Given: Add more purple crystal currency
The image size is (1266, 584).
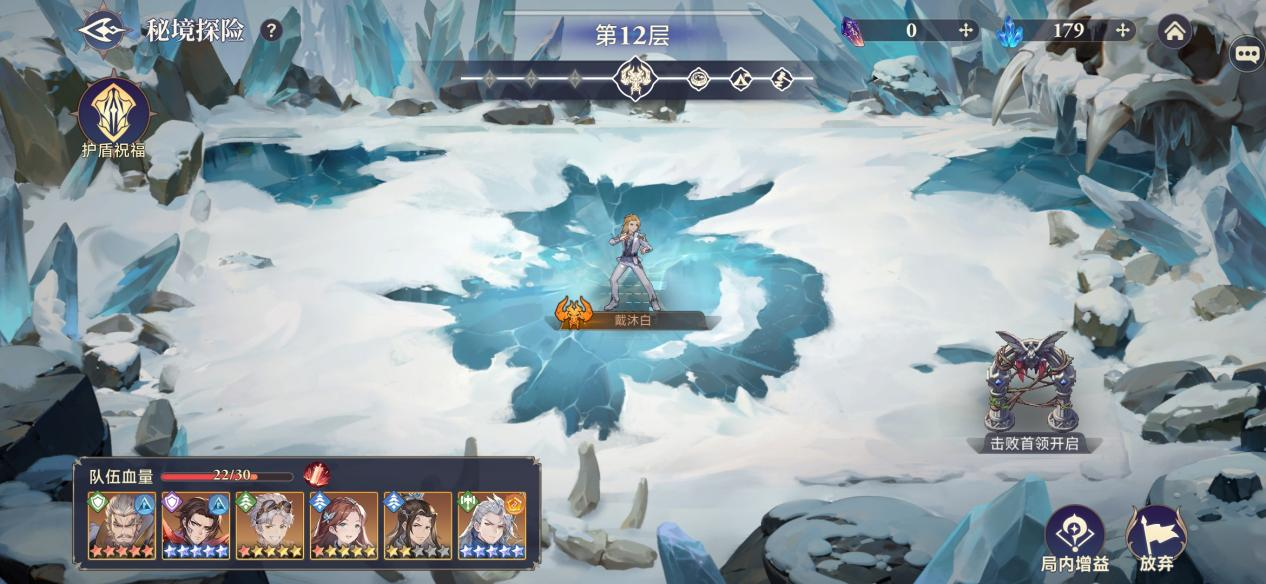Looking at the screenshot, I should (965, 30).
